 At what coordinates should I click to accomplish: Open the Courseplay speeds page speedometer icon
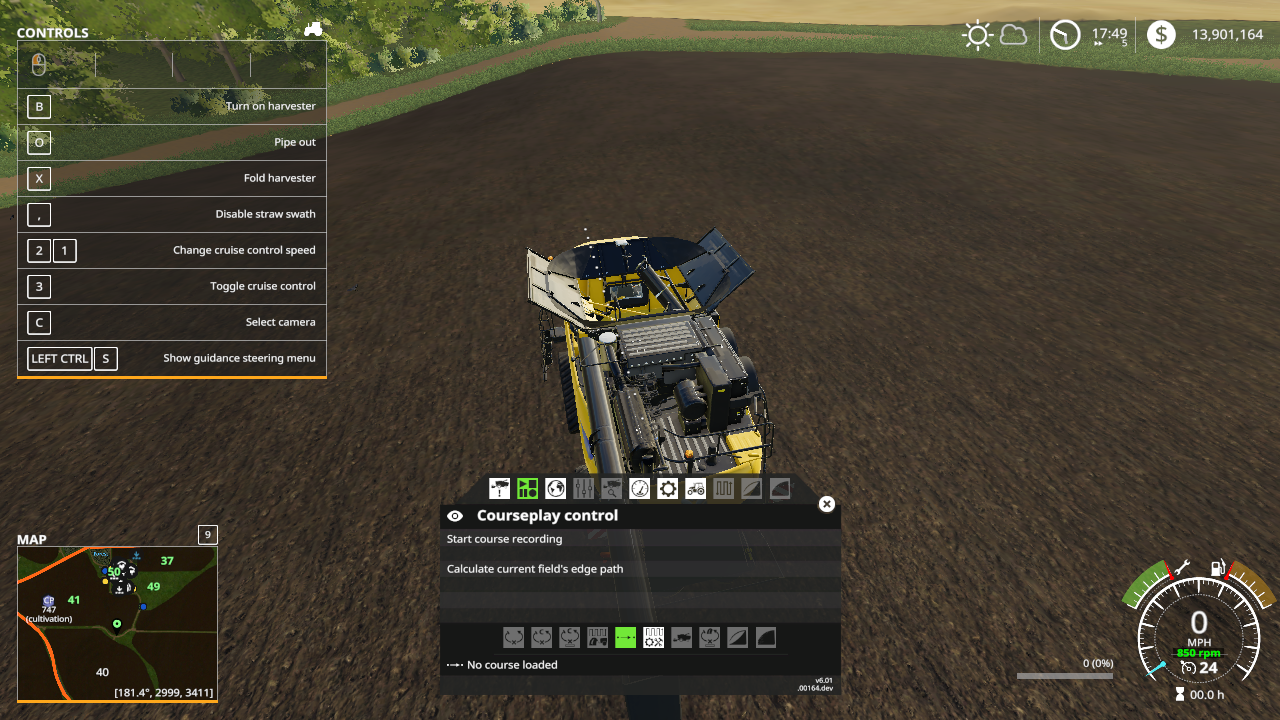[x=639, y=488]
